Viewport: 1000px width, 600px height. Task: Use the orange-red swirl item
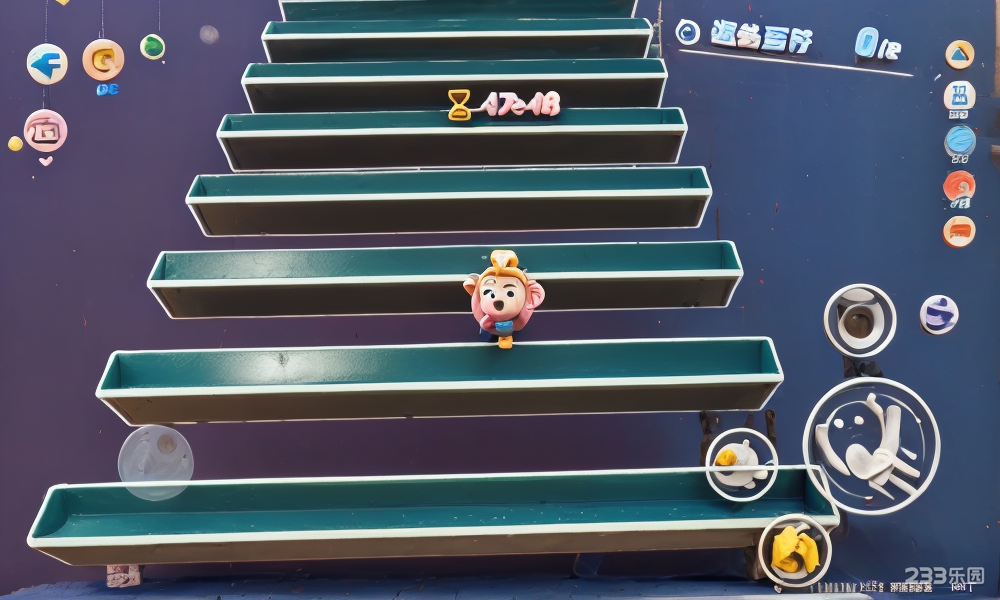click(x=959, y=185)
